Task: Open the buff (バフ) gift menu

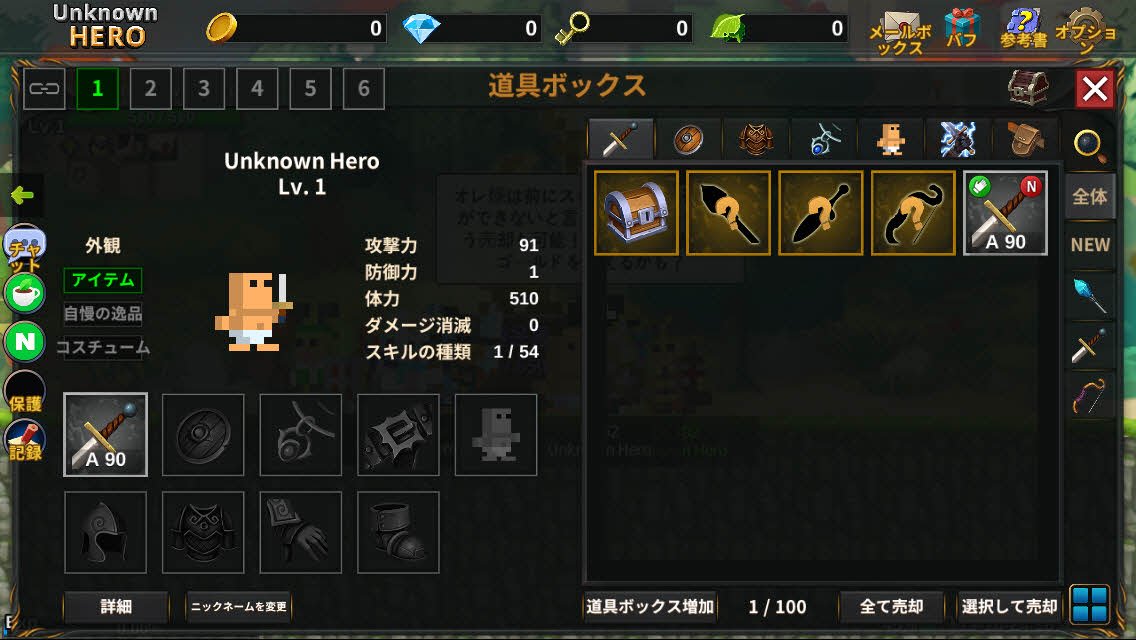Action: click(x=962, y=28)
